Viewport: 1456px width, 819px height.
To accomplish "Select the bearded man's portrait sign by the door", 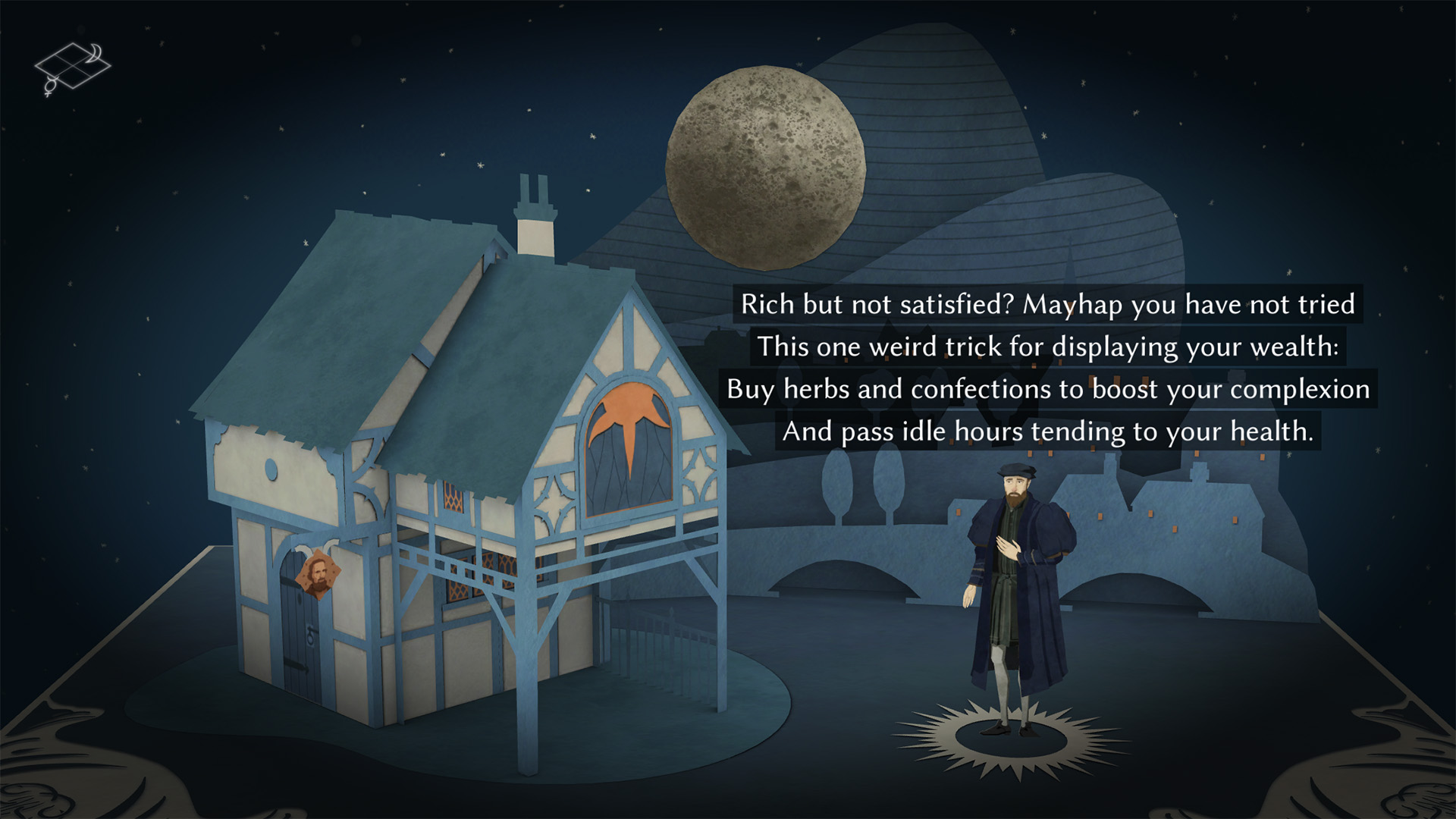I will click(318, 574).
